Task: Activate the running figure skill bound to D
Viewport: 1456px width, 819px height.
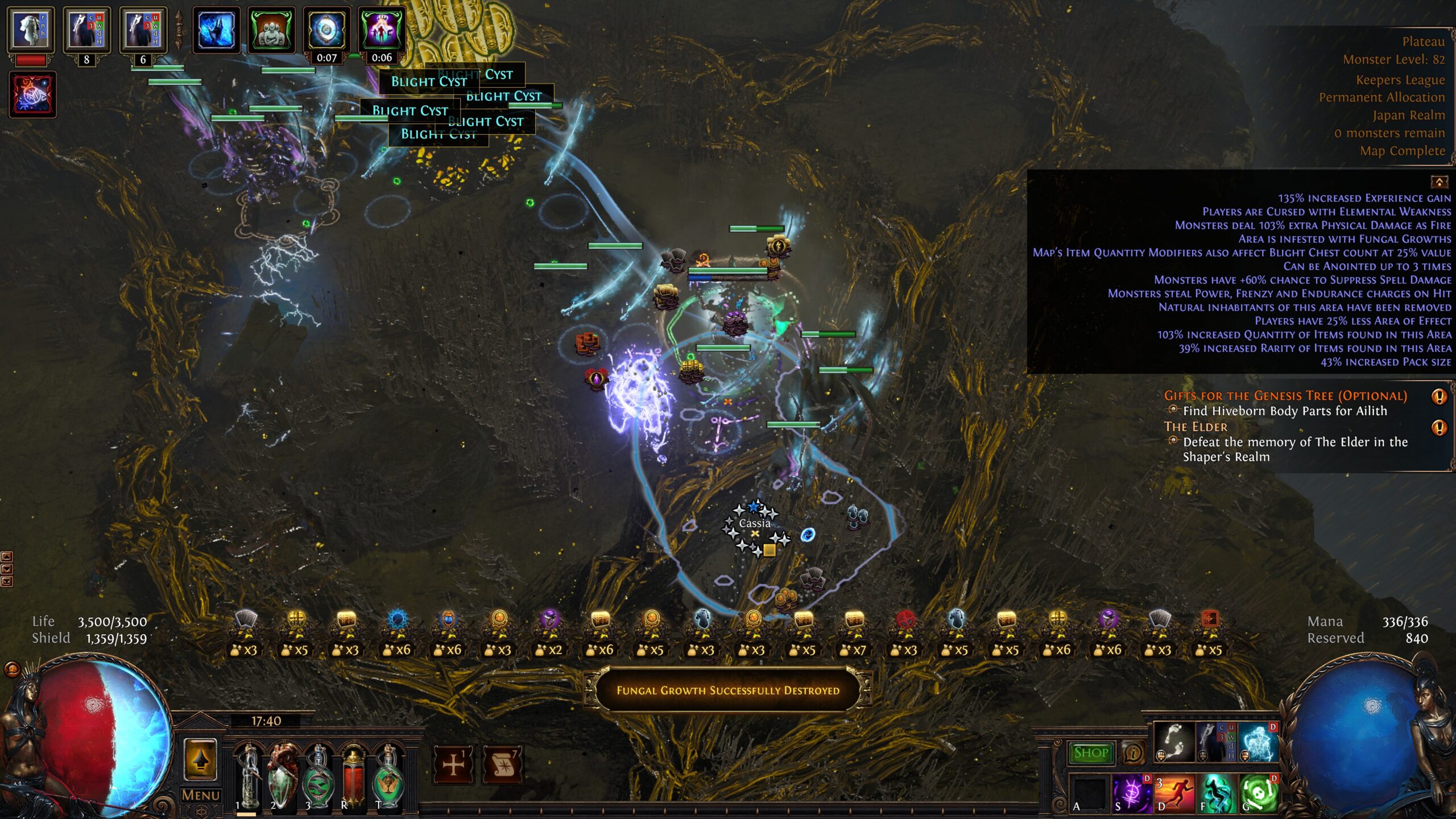Action: click(x=1173, y=793)
